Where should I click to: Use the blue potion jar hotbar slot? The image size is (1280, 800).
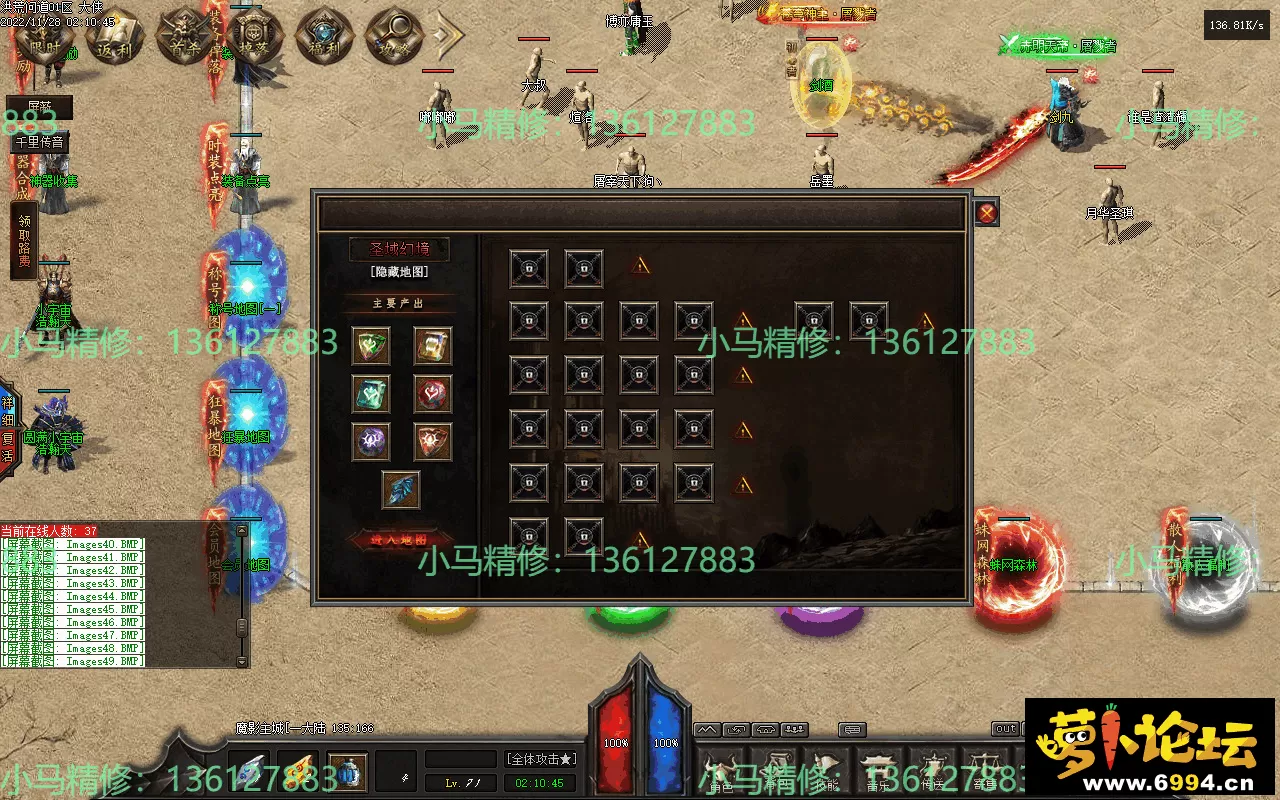tap(347, 771)
